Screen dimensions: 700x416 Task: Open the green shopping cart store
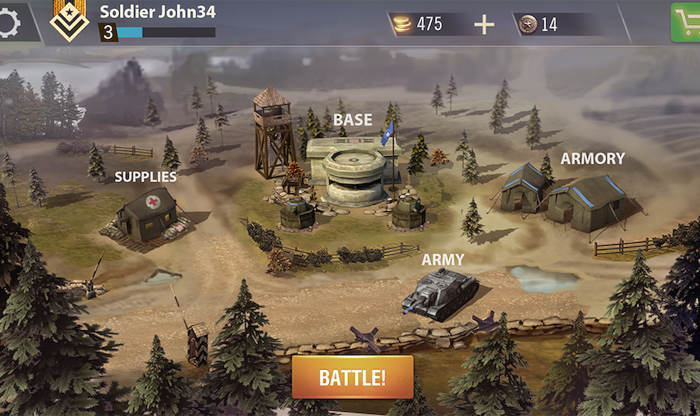point(686,22)
